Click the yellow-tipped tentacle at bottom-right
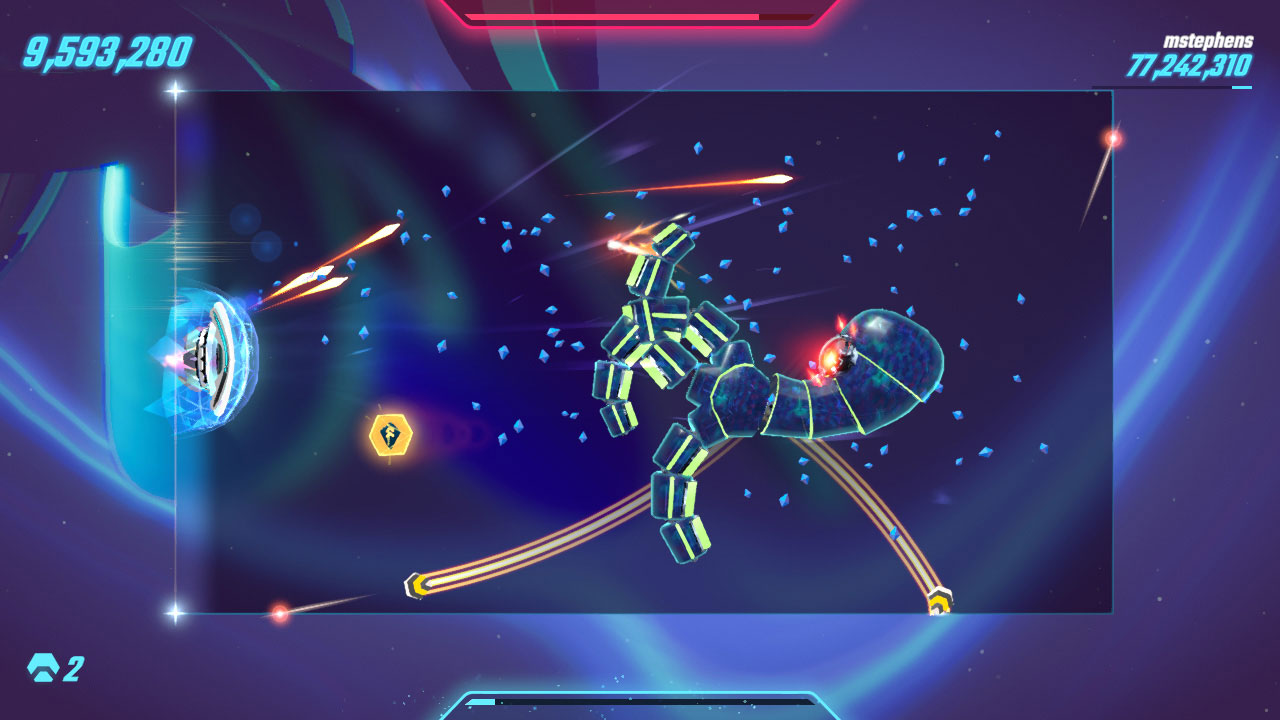The width and height of the screenshot is (1280, 720). tap(938, 599)
